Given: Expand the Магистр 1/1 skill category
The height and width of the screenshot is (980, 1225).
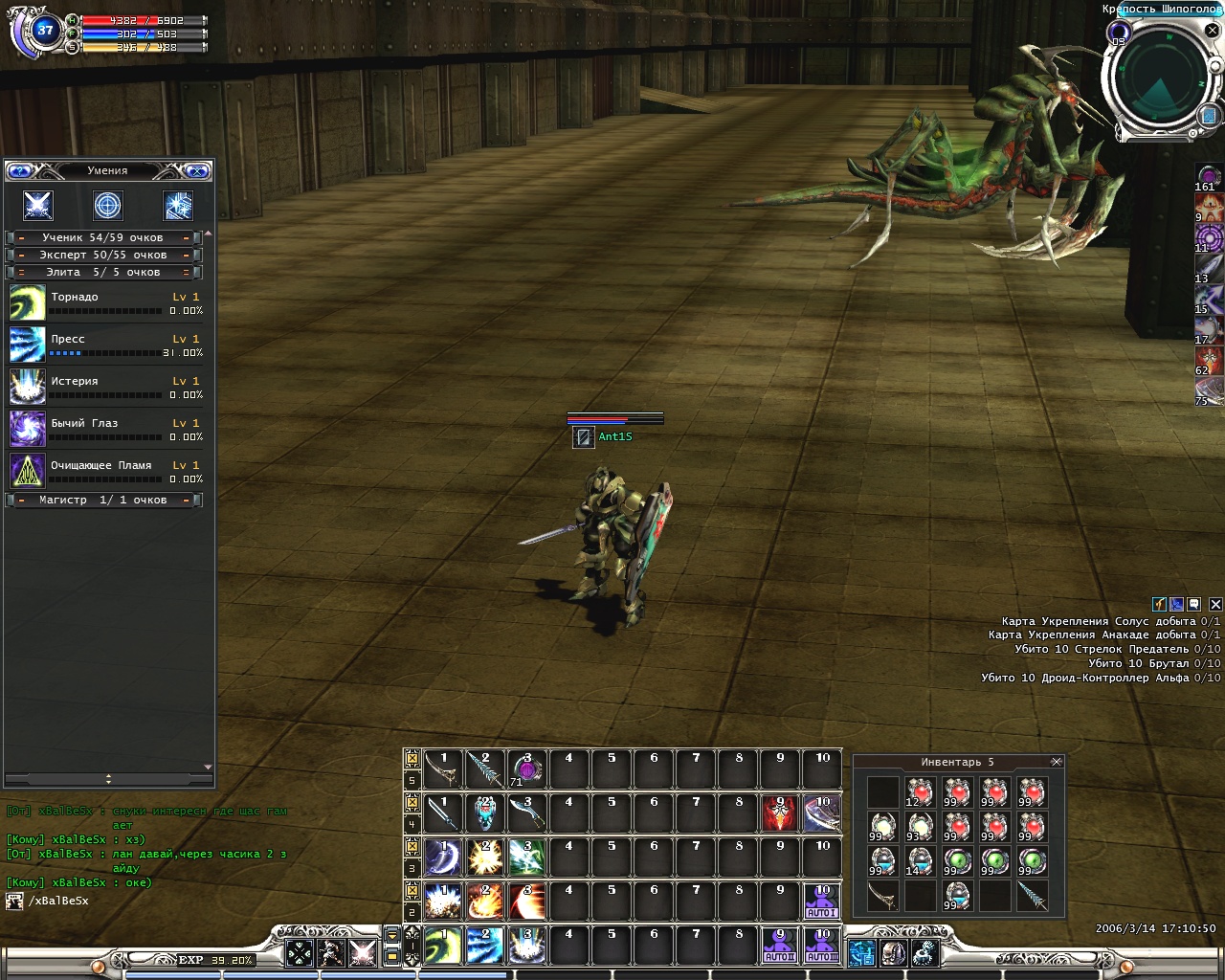Looking at the screenshot, I should [104, 500].
